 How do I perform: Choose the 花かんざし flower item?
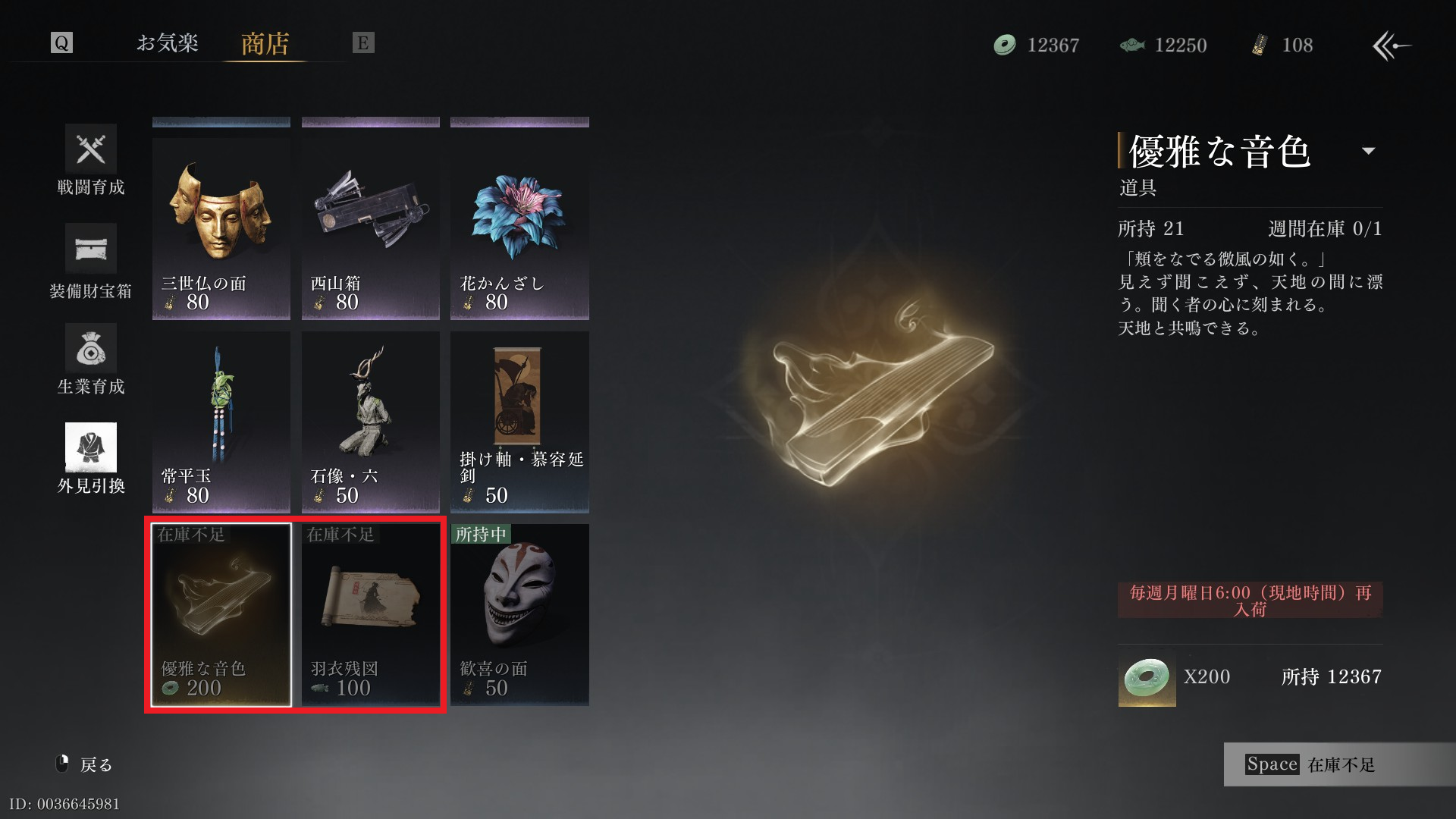tap(519, 228)
